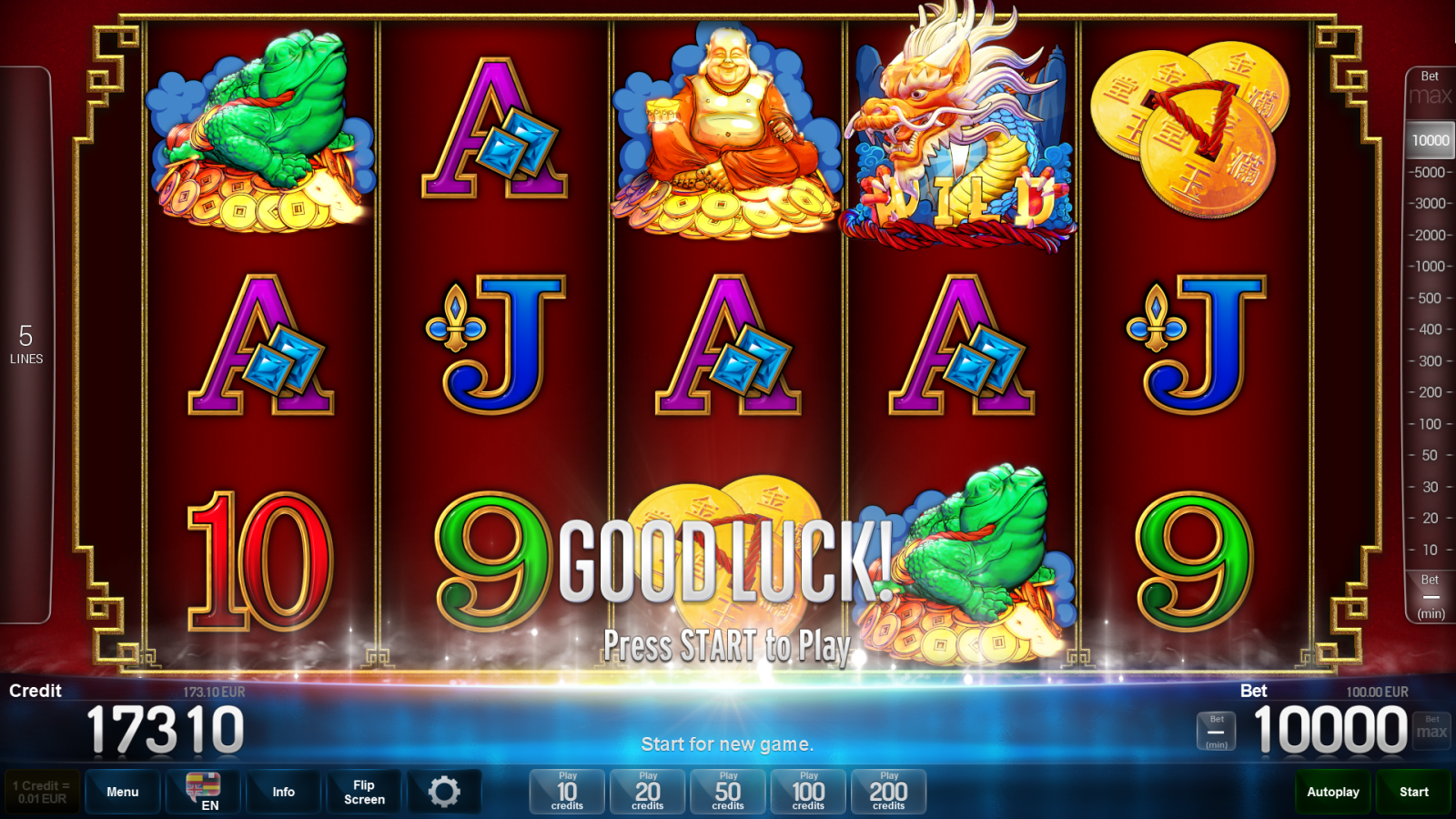Open the Menu
1456x819 pixels.
point(122,791)
